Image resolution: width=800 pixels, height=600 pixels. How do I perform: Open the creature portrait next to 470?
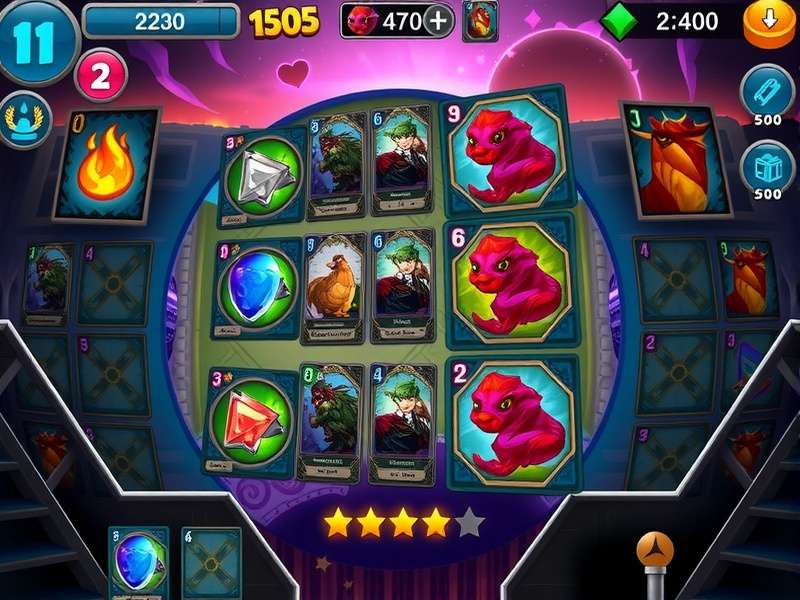tap(480, 20)
